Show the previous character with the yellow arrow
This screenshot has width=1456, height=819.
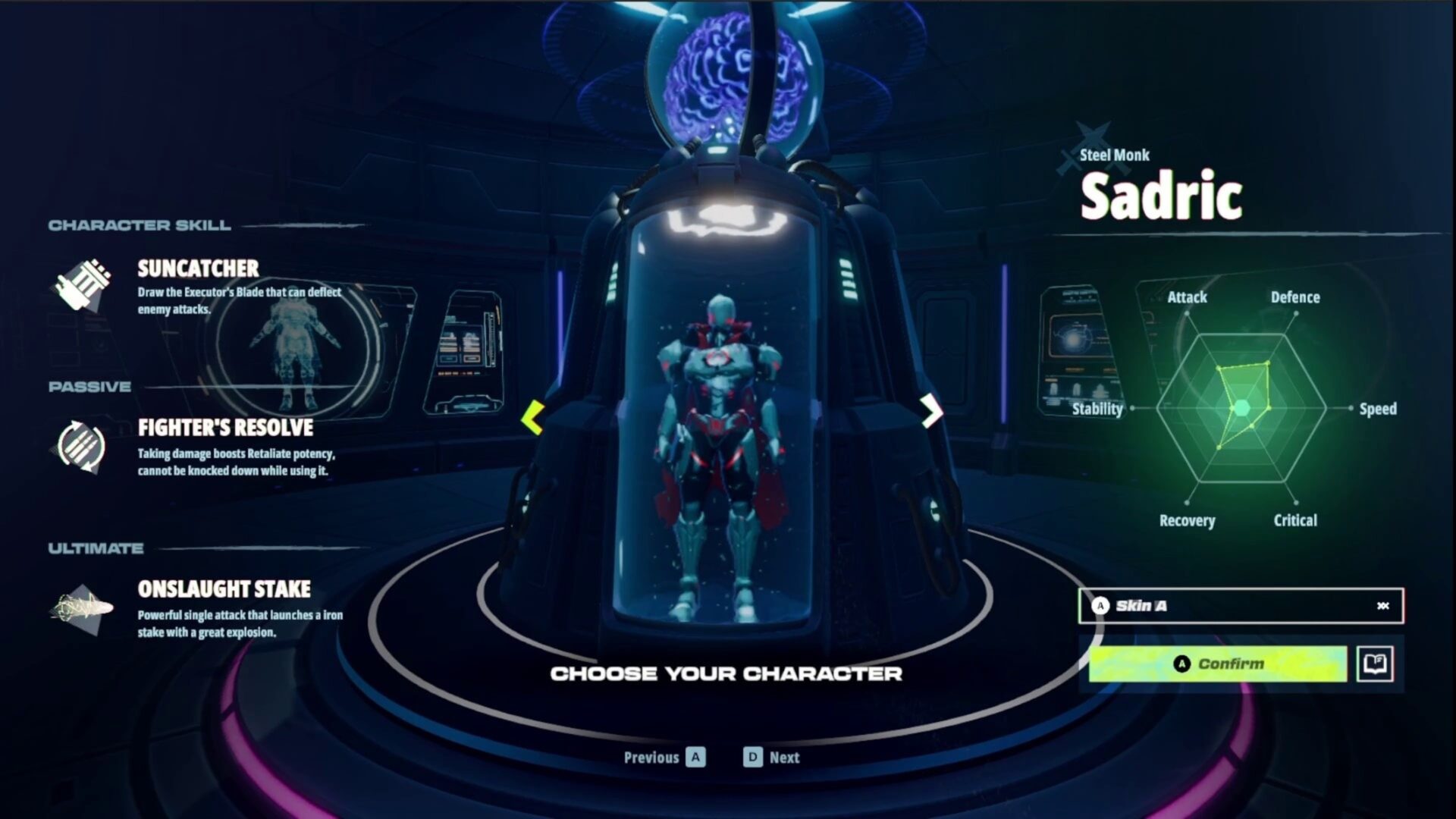[533, 416]
